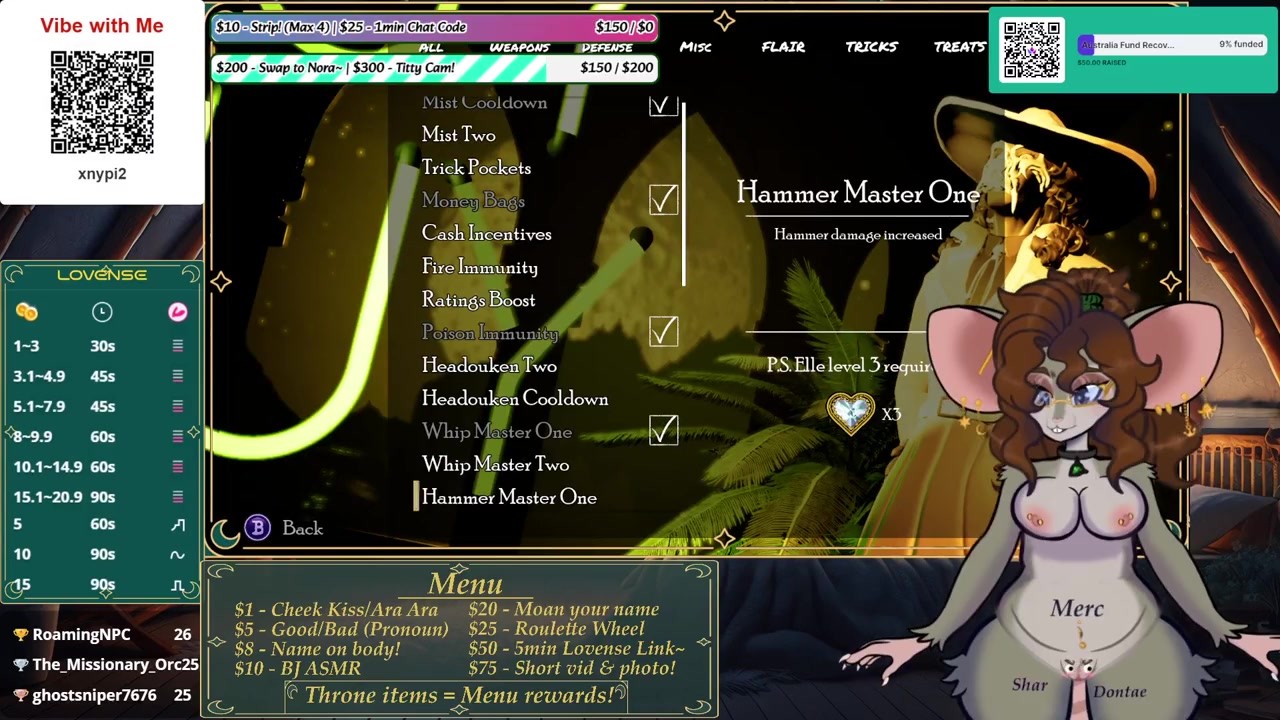
Task: Choose the Trick Pockets upgrade
Action: tap(476, 168)
